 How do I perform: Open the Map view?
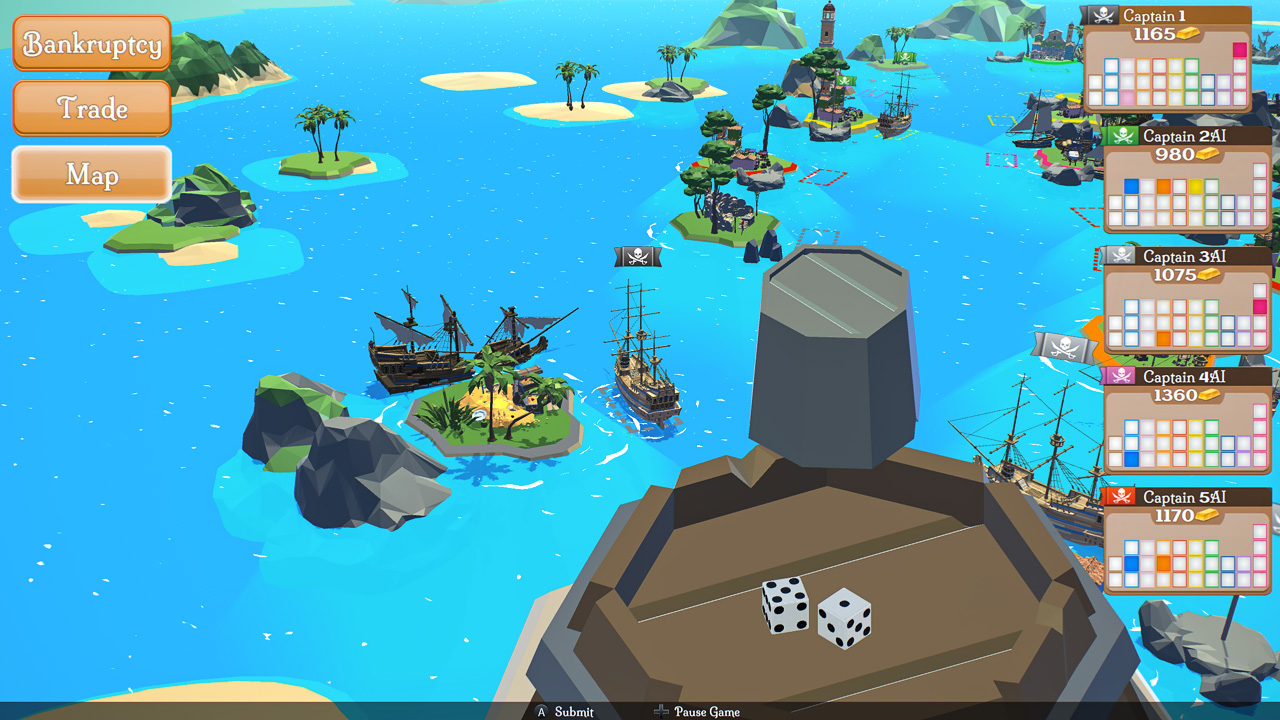tap(92, 175)
